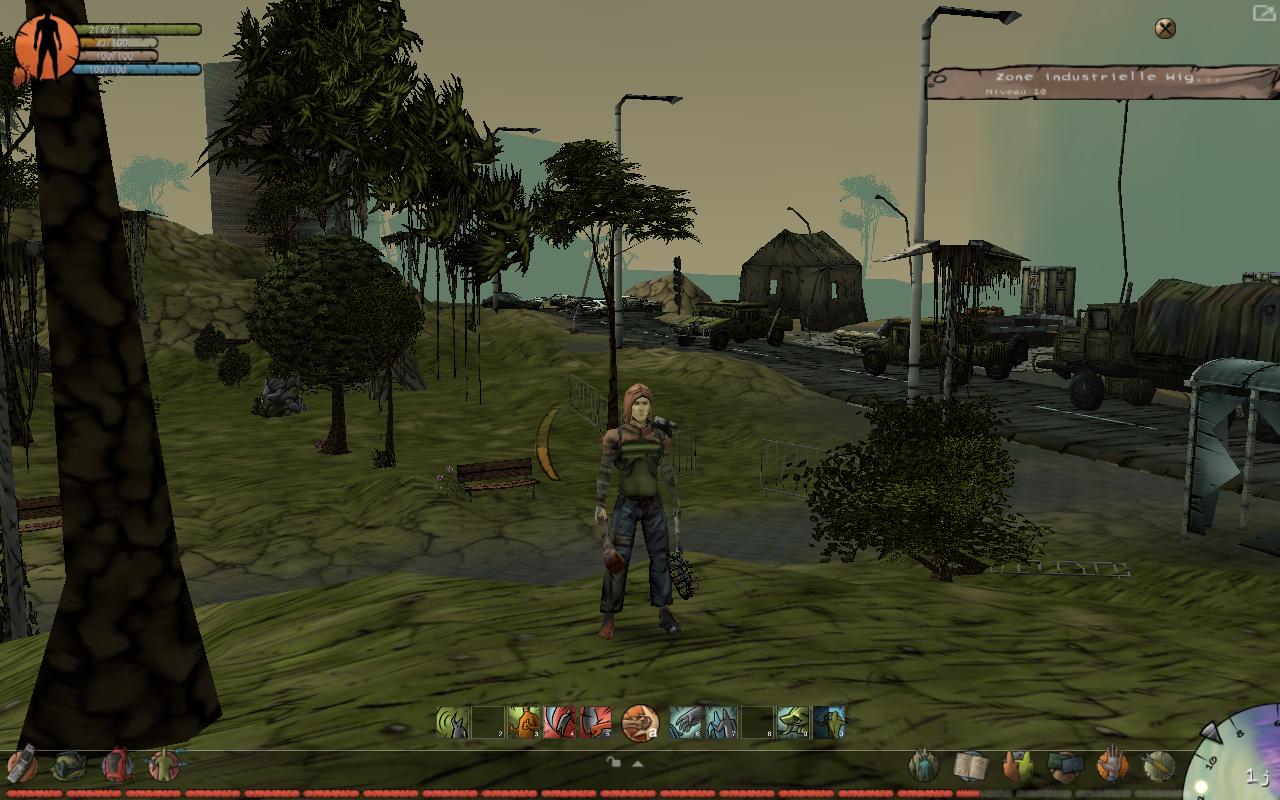The height and width of the screenshot is (800, 1280).
Task: Activate the blue creature skill in slot 7
Action: pos(721,722)
